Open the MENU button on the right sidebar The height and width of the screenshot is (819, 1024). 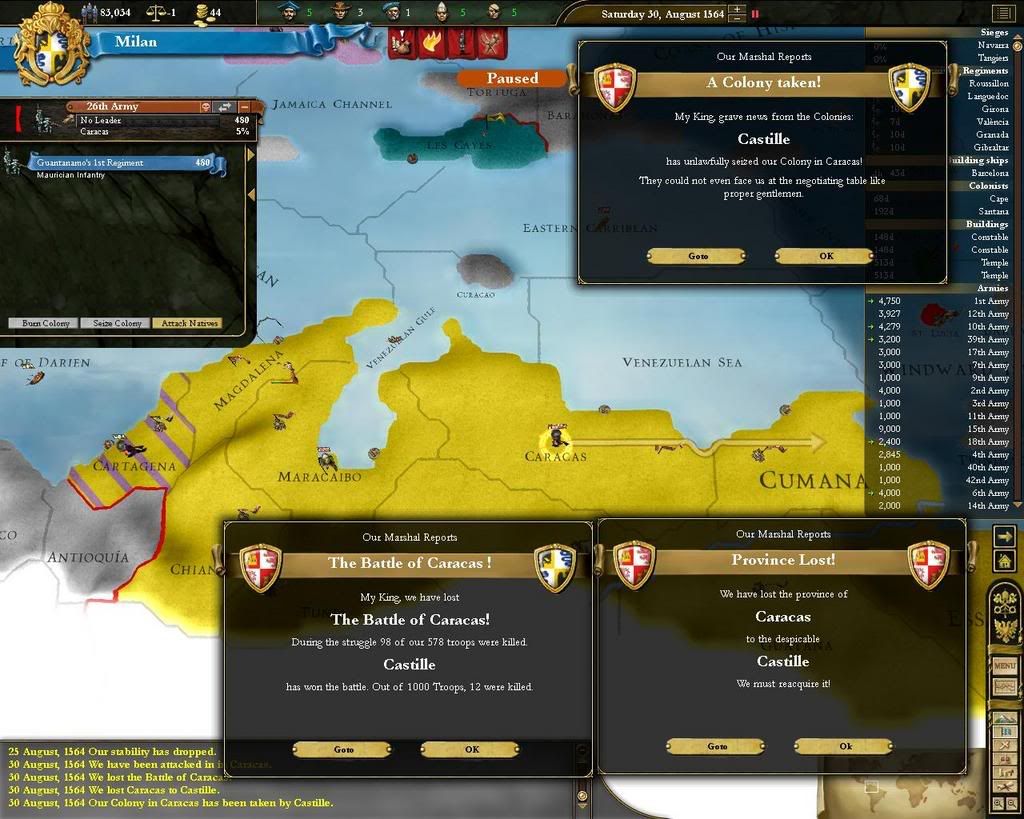[x=1004, y=665]
